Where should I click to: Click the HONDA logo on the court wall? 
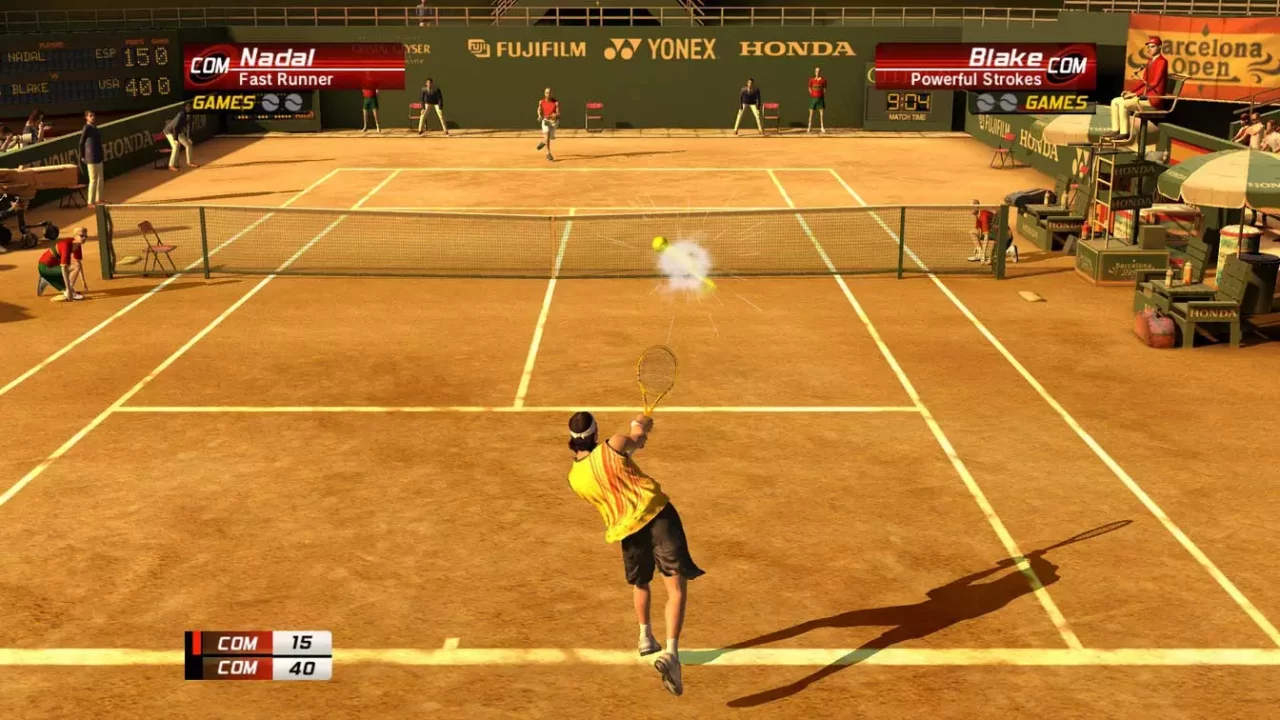[796, 48]
